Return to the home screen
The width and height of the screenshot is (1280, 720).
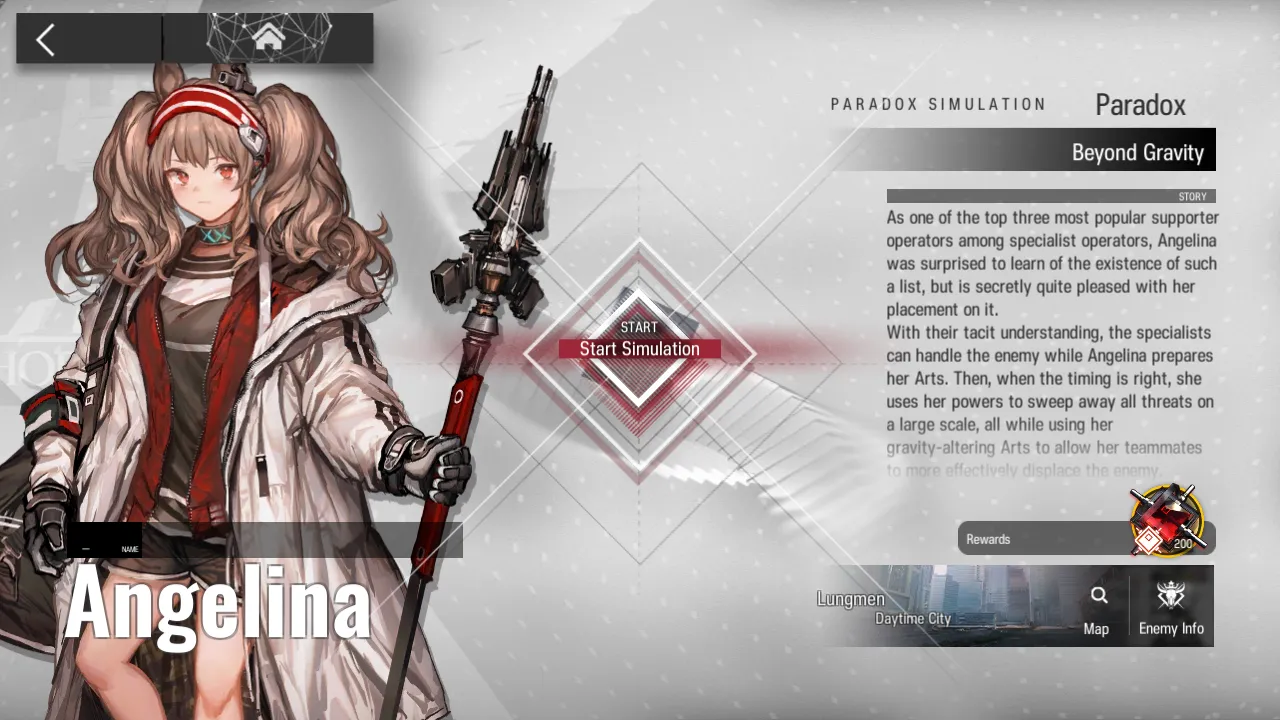268,39
